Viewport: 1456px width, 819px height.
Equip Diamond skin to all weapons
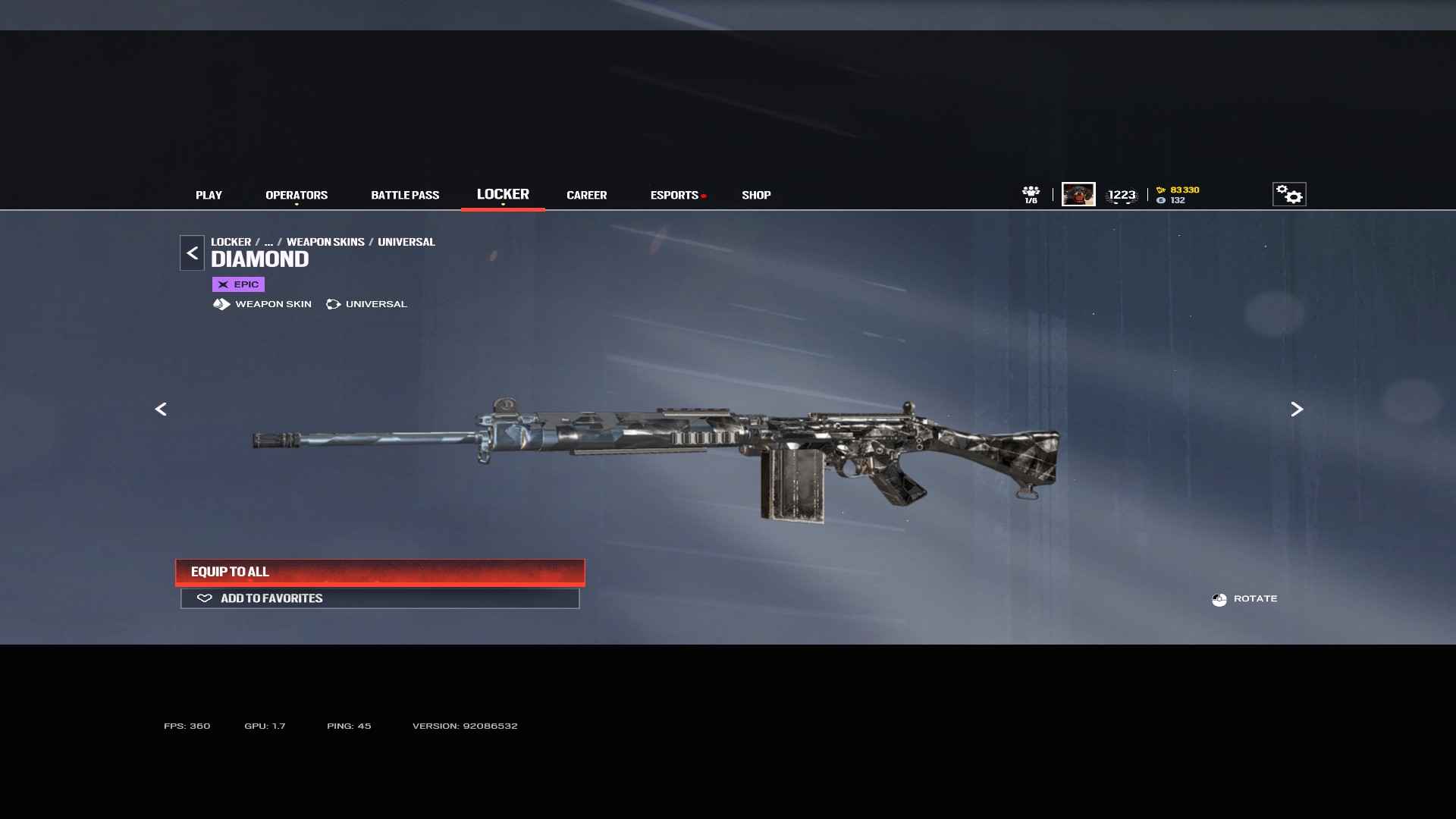click(380, 572)
